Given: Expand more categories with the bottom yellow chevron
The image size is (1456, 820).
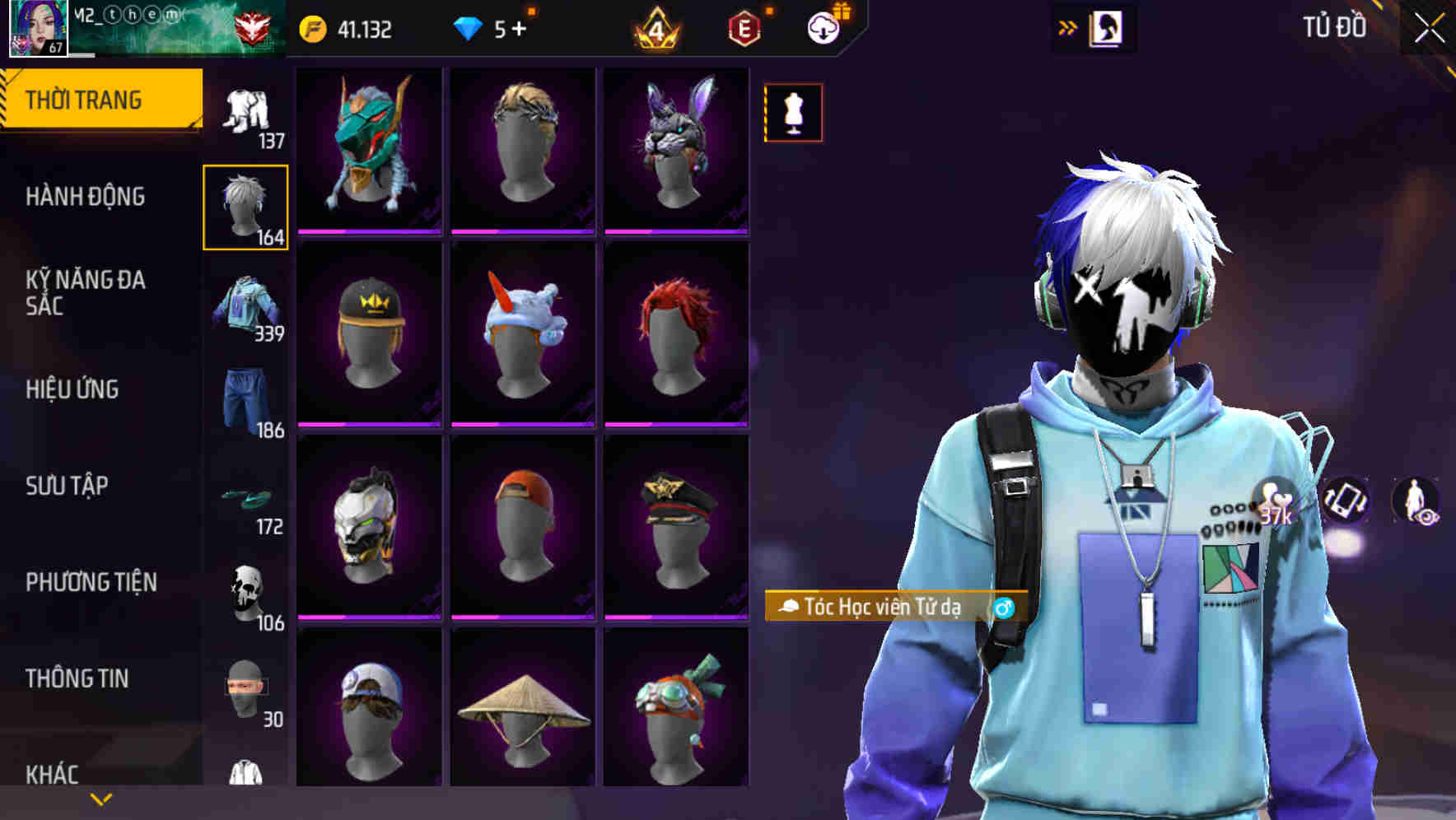Looking at the screenshot, I should click(x=100, y=799).
